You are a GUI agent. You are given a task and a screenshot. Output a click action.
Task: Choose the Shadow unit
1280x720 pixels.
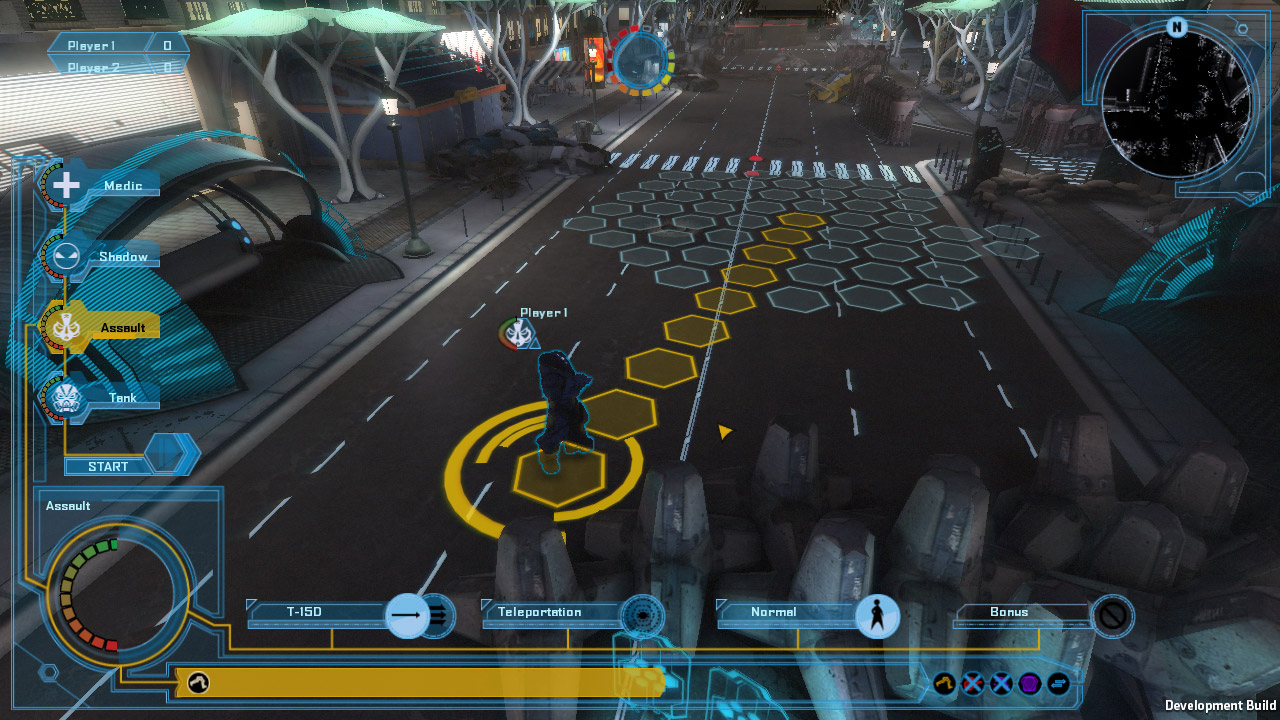pyautogui.click(x=66, y=257)
